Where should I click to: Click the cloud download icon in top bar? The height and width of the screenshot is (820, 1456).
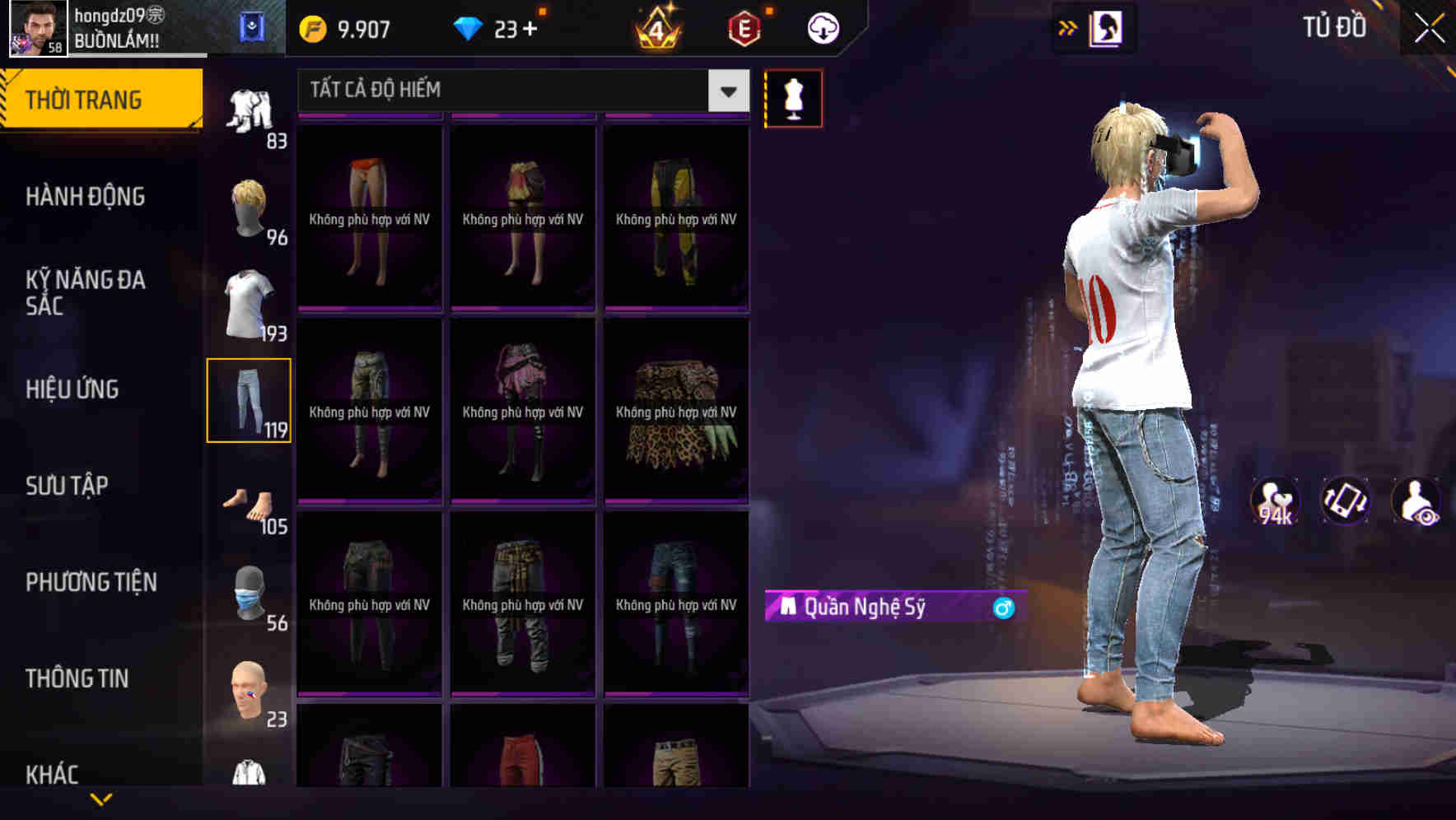pyautogui.click(x=821, y=26)
